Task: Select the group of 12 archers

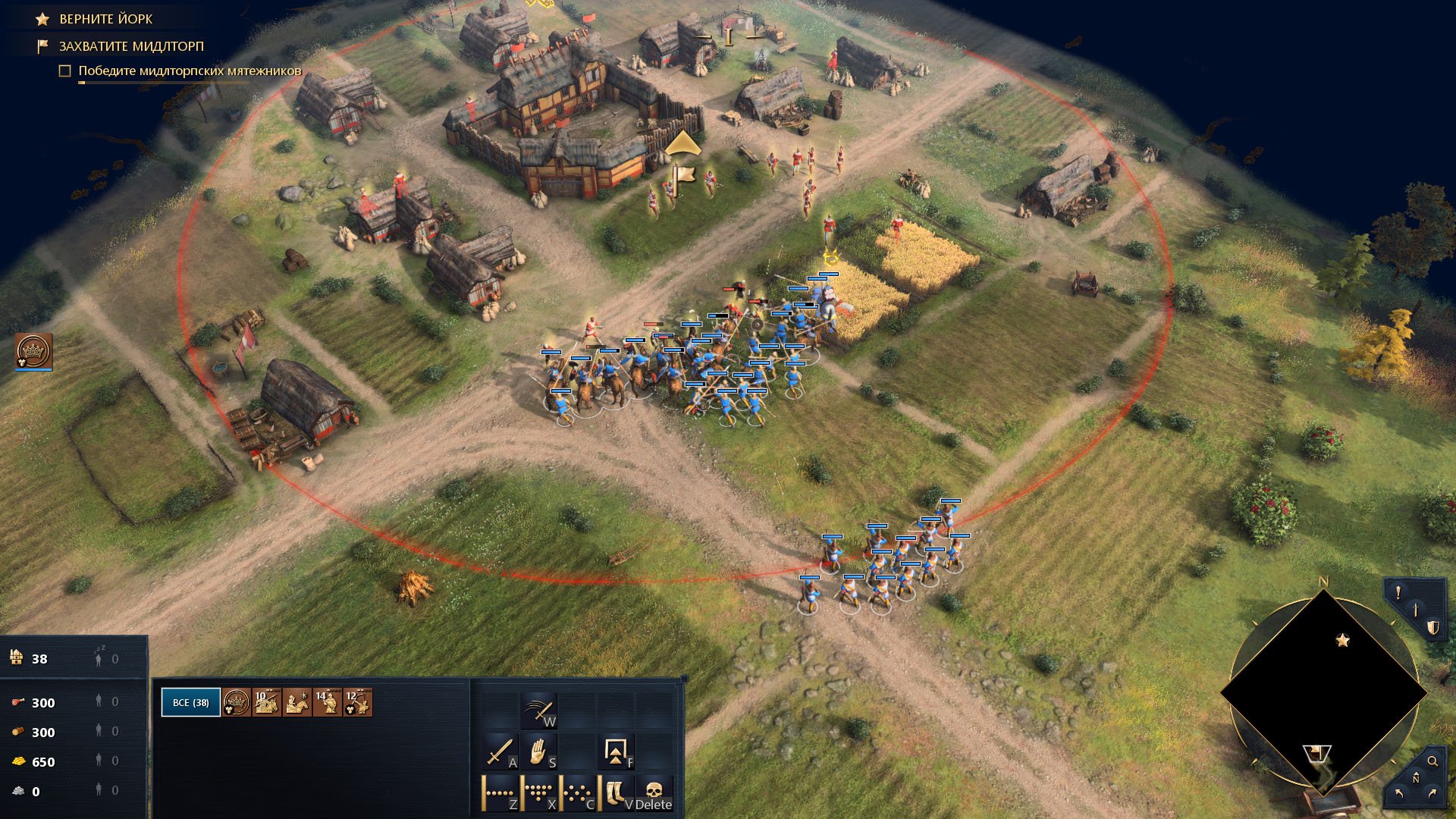Action: tap(357, 702)
